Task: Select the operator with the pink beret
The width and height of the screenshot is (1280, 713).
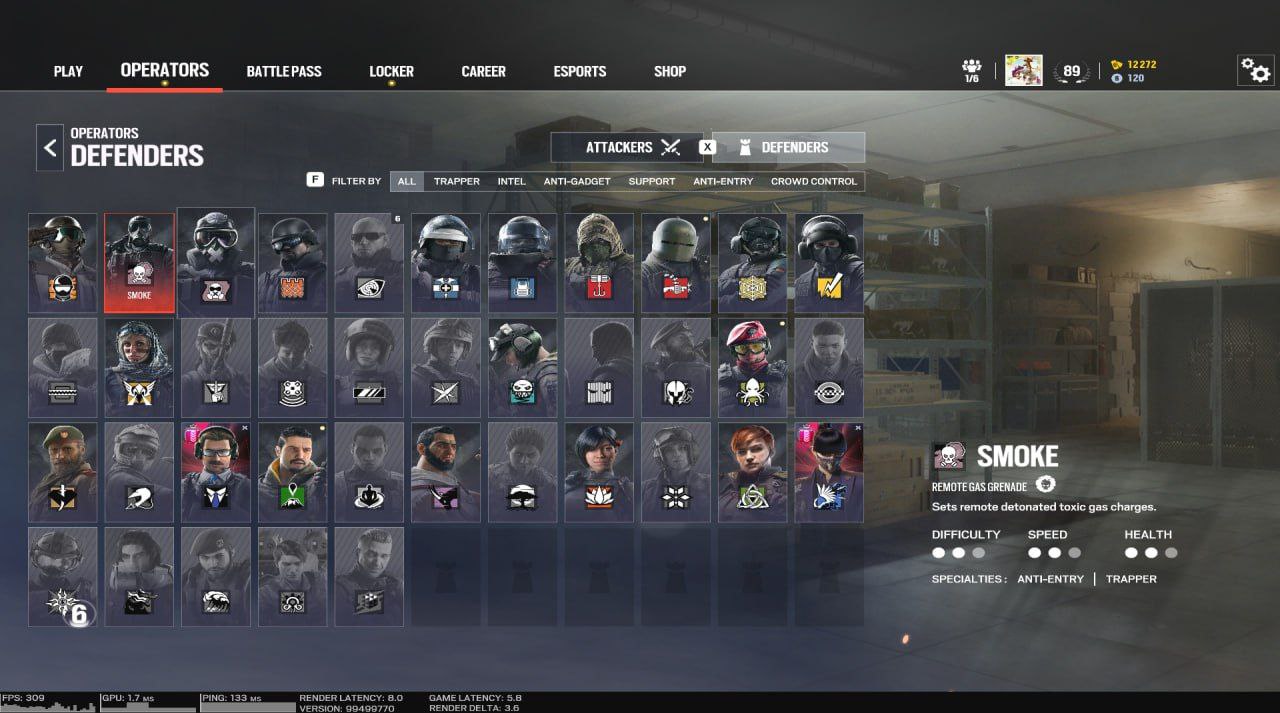Action: point(752,367)
